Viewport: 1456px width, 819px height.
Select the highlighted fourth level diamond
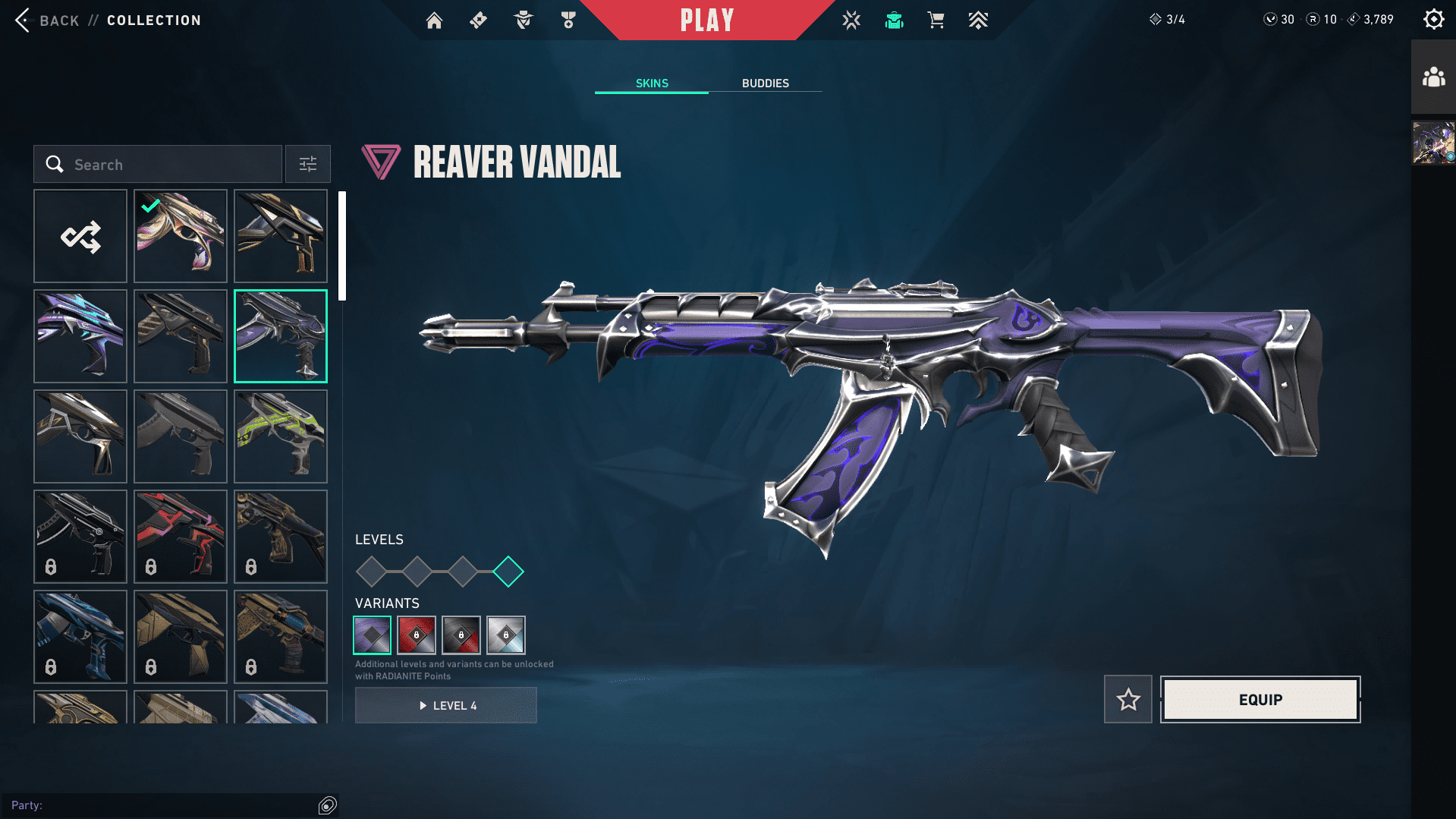[508, 572]
